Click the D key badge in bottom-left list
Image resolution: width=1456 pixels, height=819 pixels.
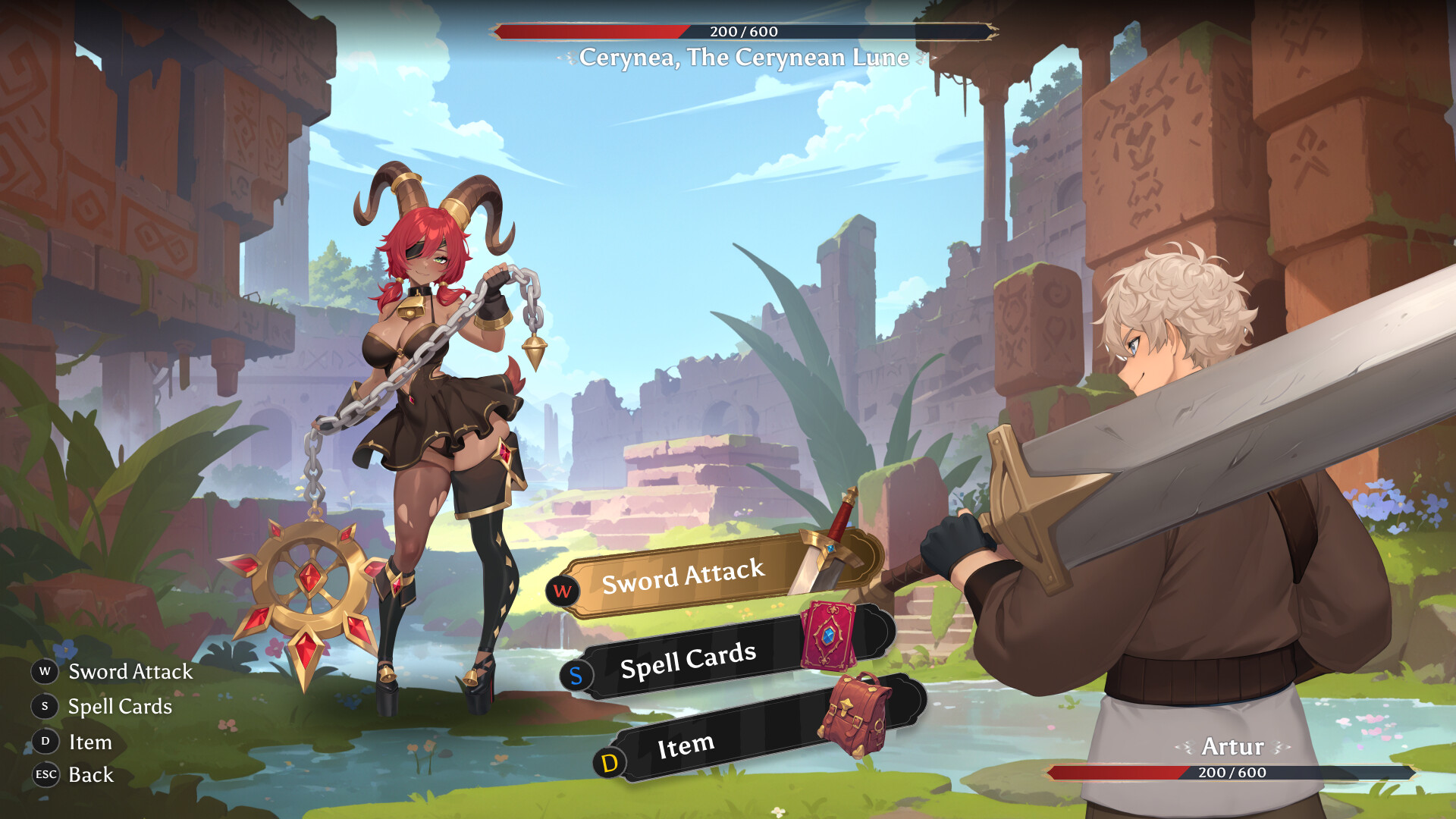[45, 742]
